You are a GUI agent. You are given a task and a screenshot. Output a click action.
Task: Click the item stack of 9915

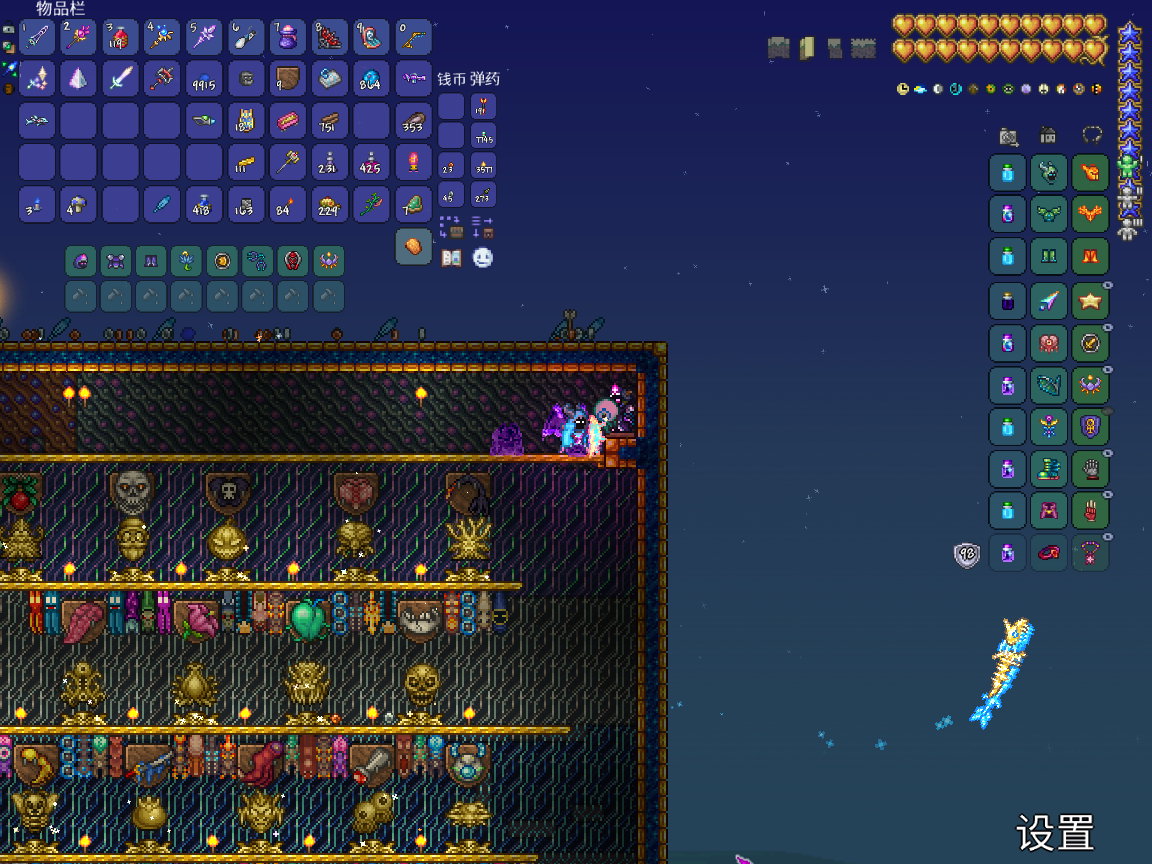tap(203, 79)
